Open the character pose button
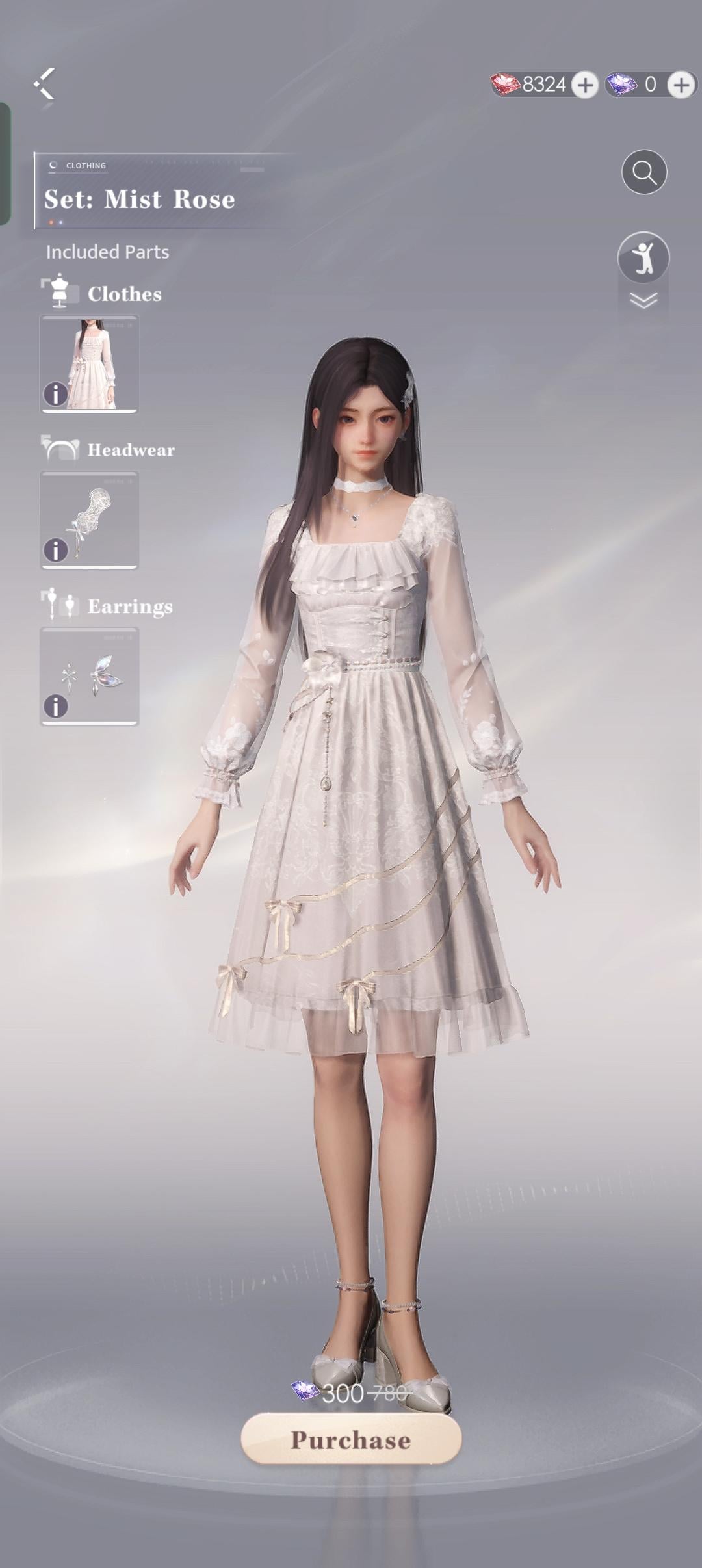Viewport: 702px width, 1568px height. pos(643,257)
